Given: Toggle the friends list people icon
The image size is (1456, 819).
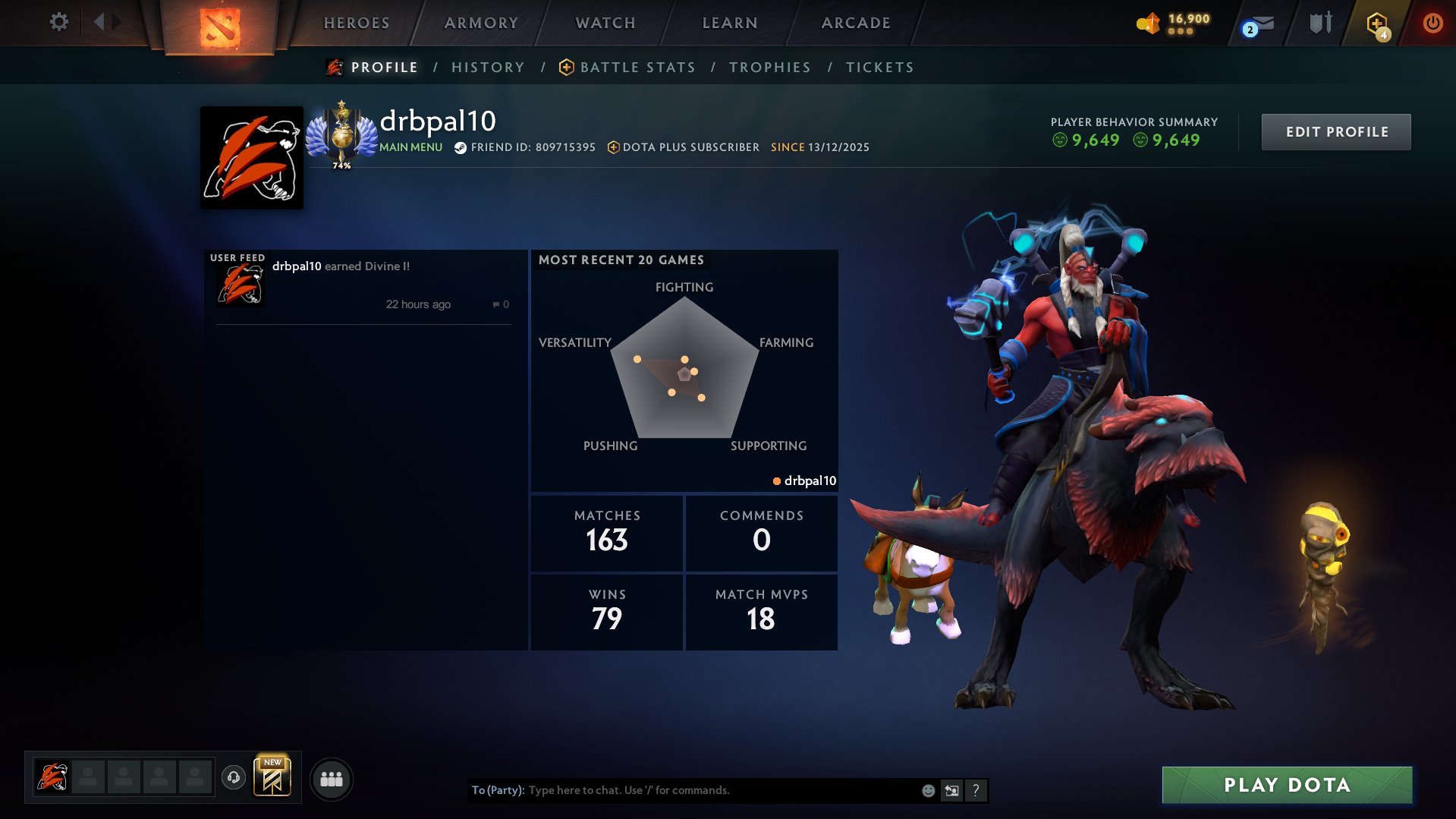Looking at the screenshot, I should tap(331, 778).
